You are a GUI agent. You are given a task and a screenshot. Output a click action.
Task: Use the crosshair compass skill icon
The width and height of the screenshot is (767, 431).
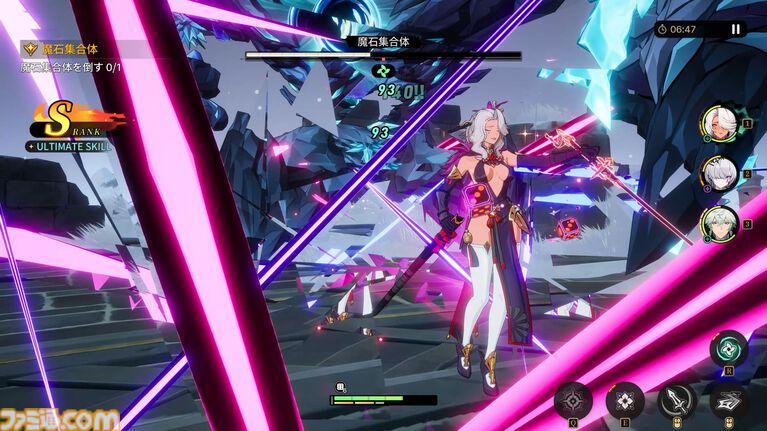573,401
